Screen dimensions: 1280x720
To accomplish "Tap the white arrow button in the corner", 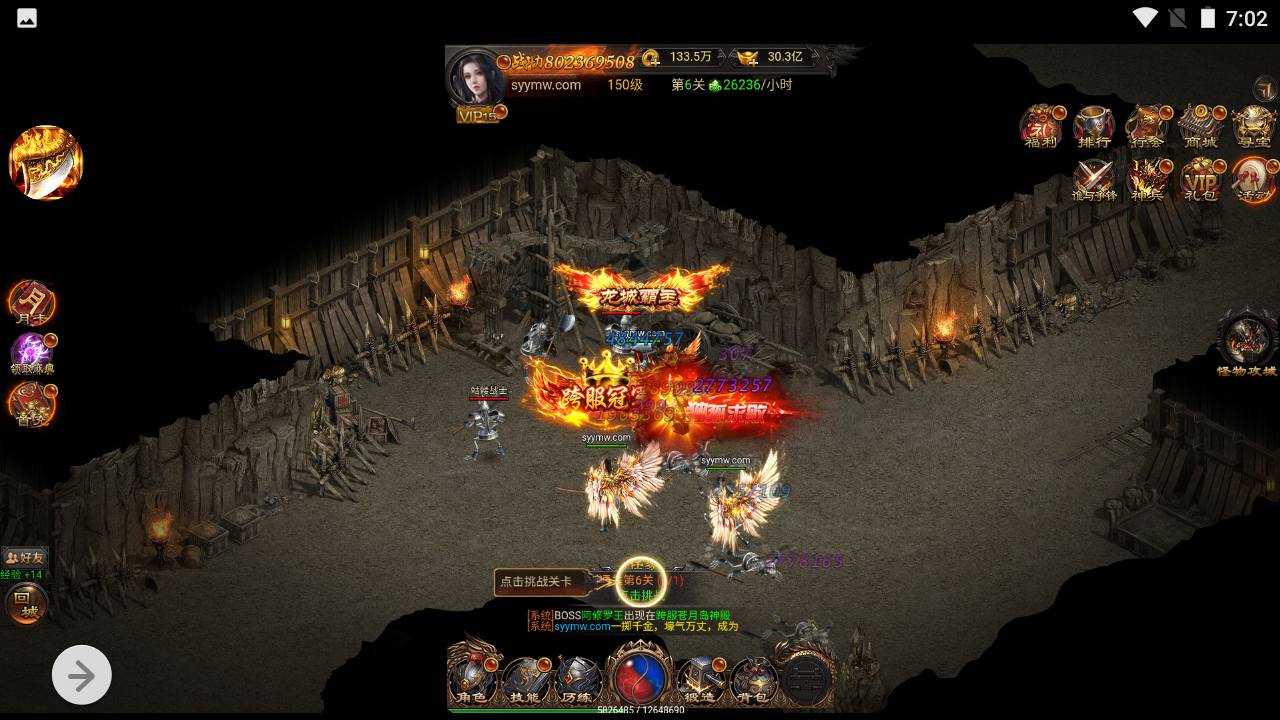I will pyautogui.click(x=81, y=676).
